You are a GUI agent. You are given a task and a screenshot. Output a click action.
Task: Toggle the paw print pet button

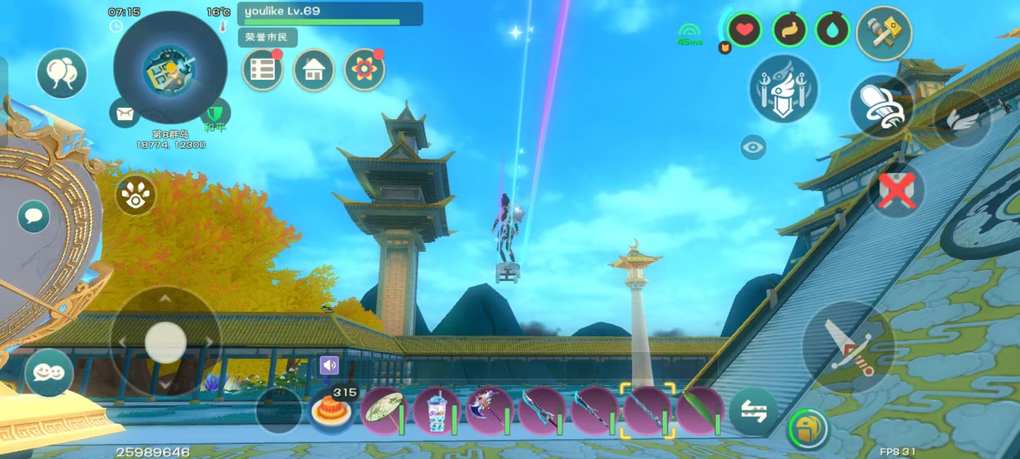pos(136,196)
